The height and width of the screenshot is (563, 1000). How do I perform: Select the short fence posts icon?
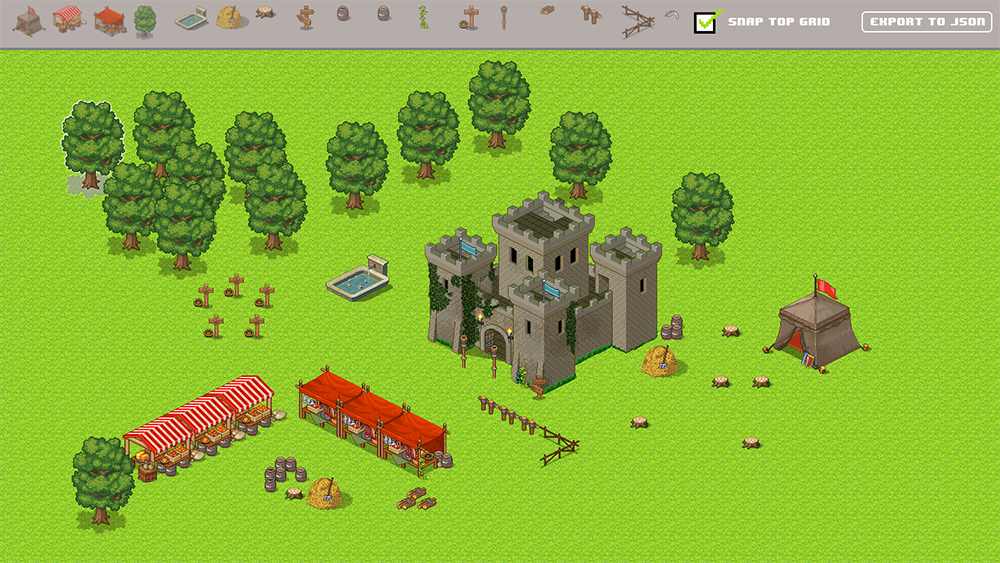coord(590,15)
